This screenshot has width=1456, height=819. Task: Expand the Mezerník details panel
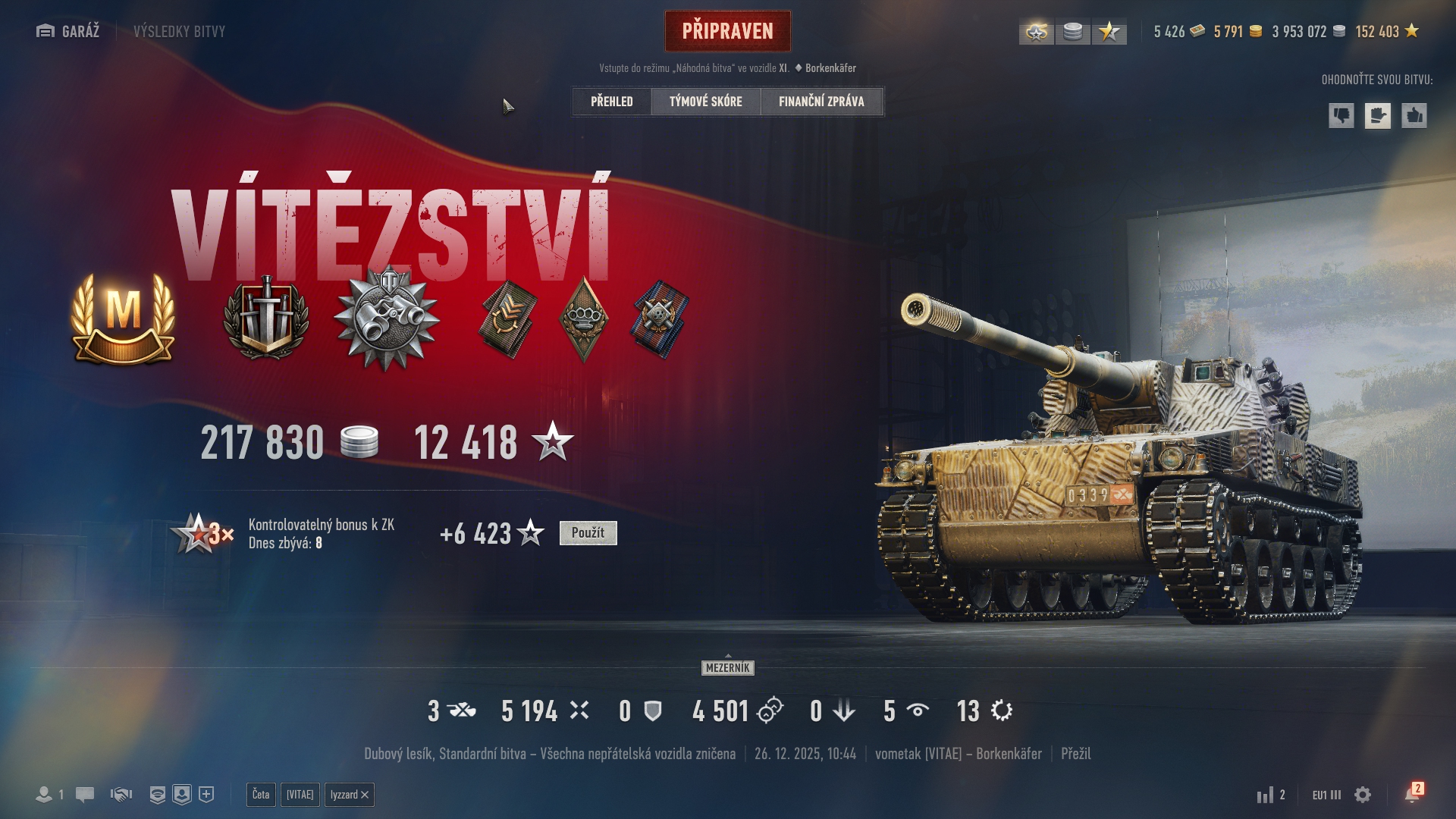coord(727,667)
